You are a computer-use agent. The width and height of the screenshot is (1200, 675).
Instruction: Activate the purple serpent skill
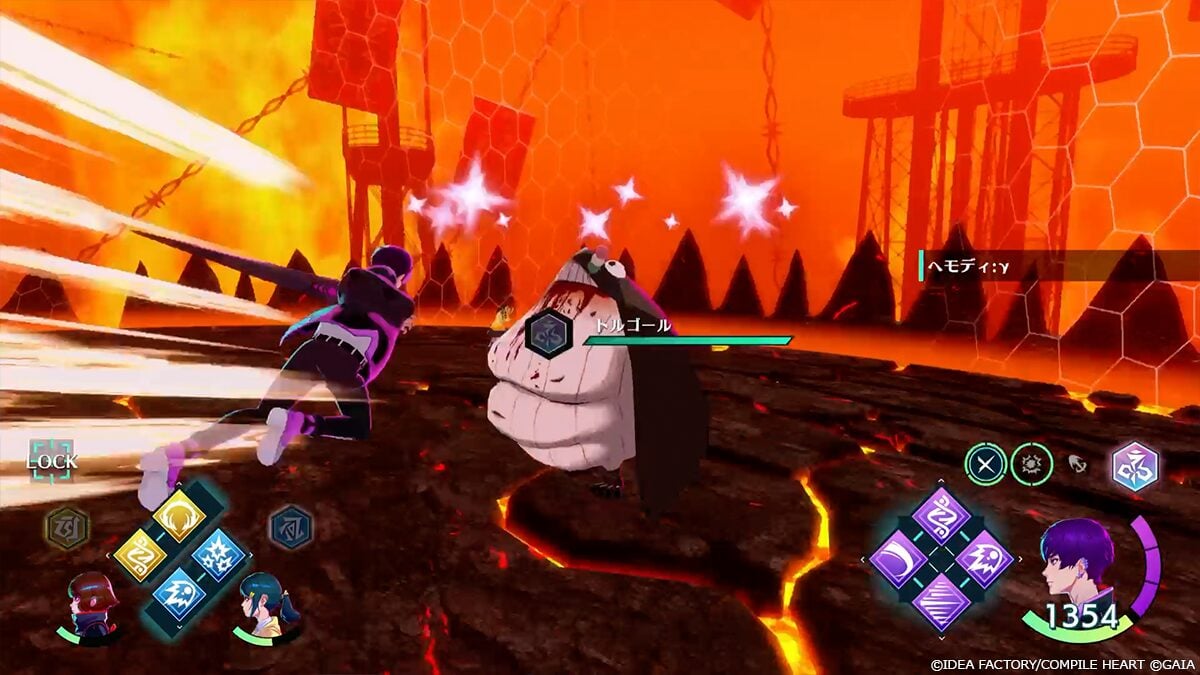tap(941, 516)
